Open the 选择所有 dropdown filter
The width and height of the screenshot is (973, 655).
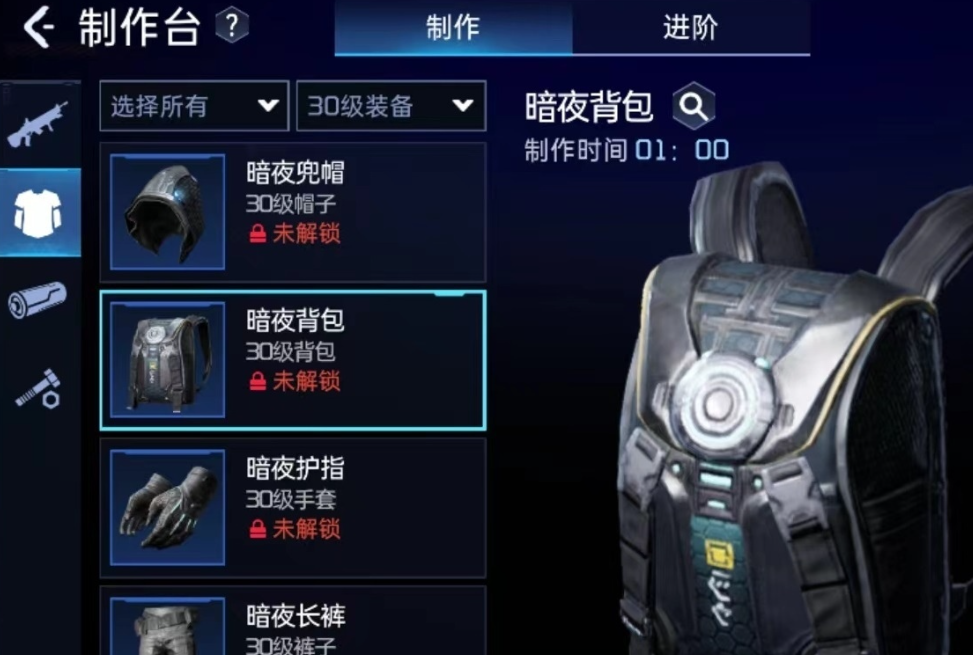(194, 106)
